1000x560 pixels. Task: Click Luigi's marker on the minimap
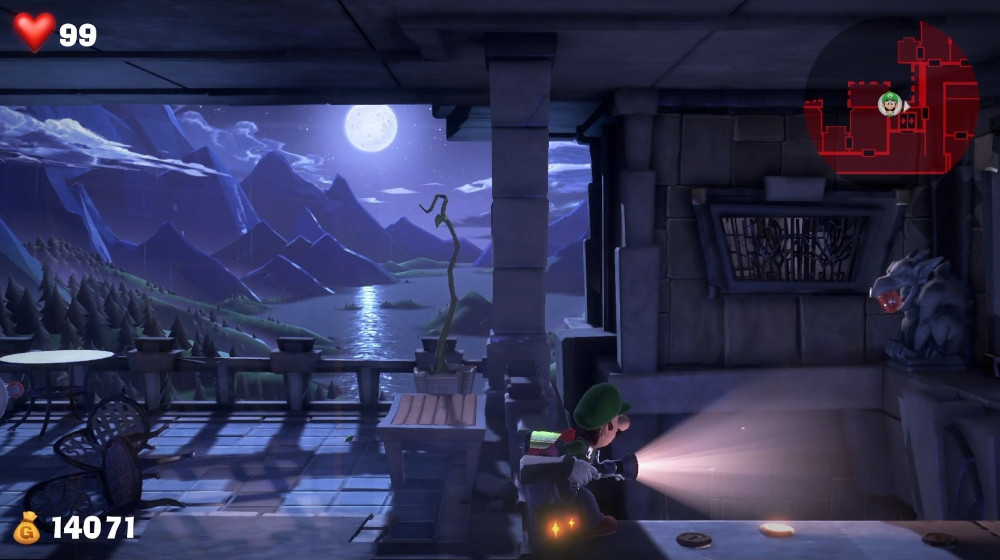pos(889,102)
